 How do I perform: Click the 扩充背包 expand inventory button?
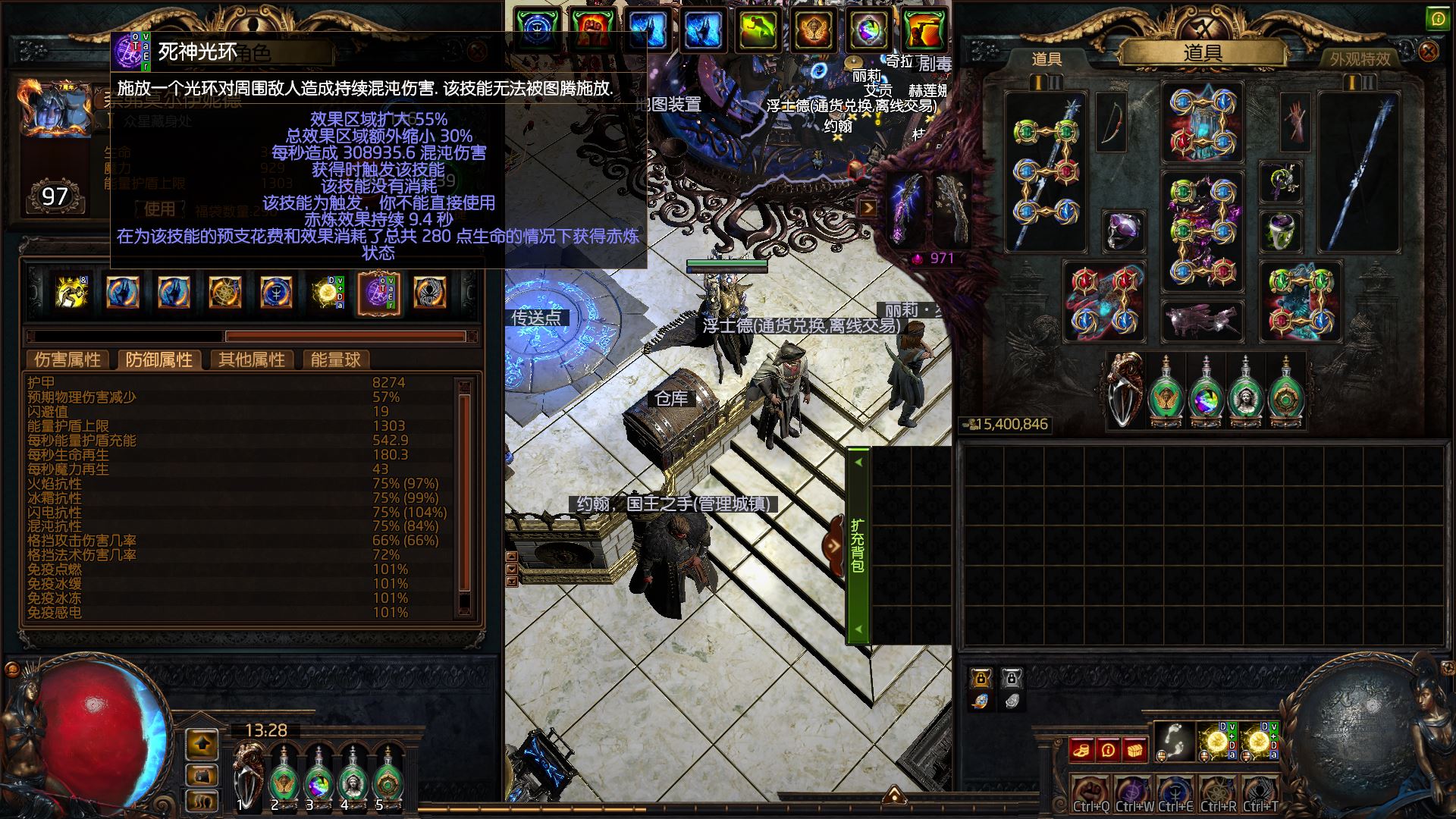pyautogui.click(x=857, y=545)
